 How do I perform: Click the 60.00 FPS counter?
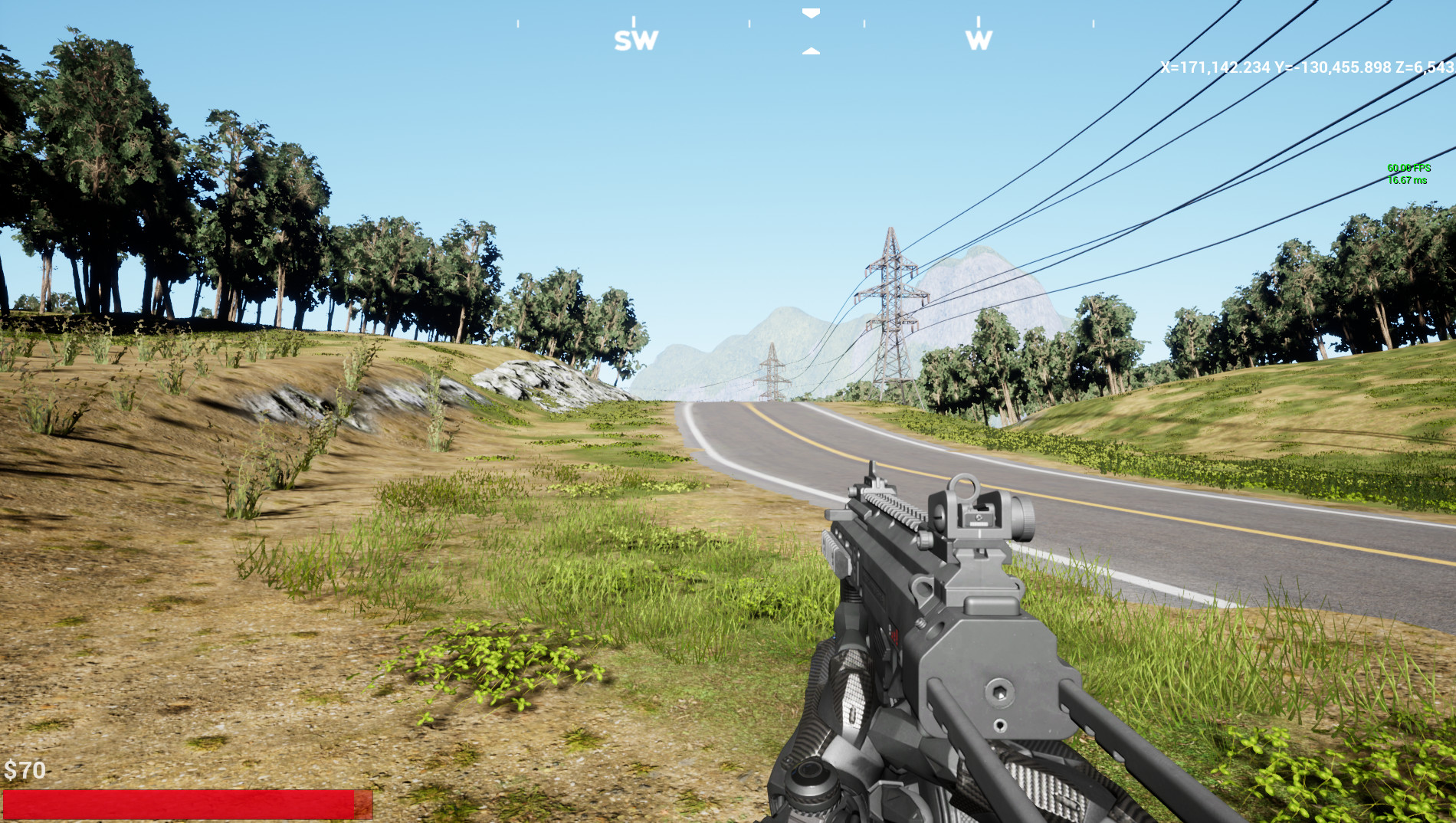click(x=1408, y=168)
